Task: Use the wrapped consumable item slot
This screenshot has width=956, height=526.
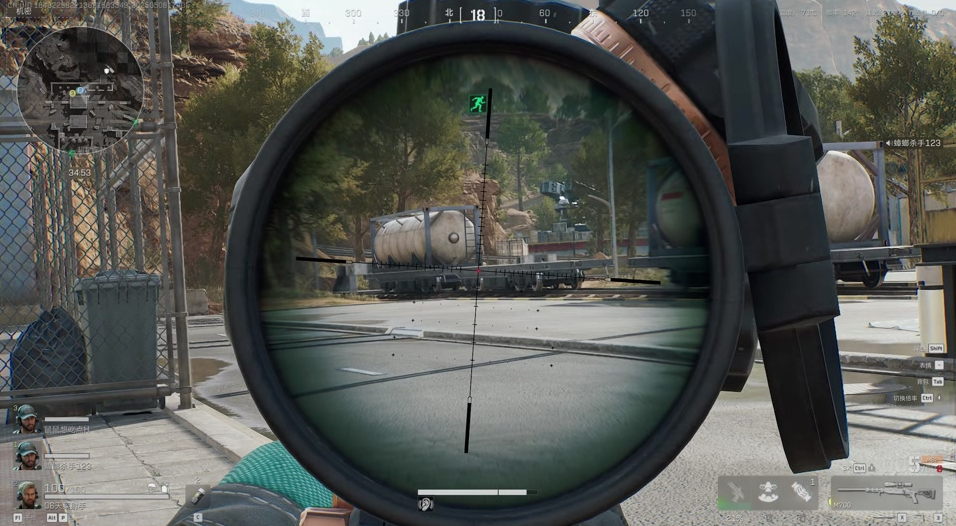Action: [x=802, y=493]
